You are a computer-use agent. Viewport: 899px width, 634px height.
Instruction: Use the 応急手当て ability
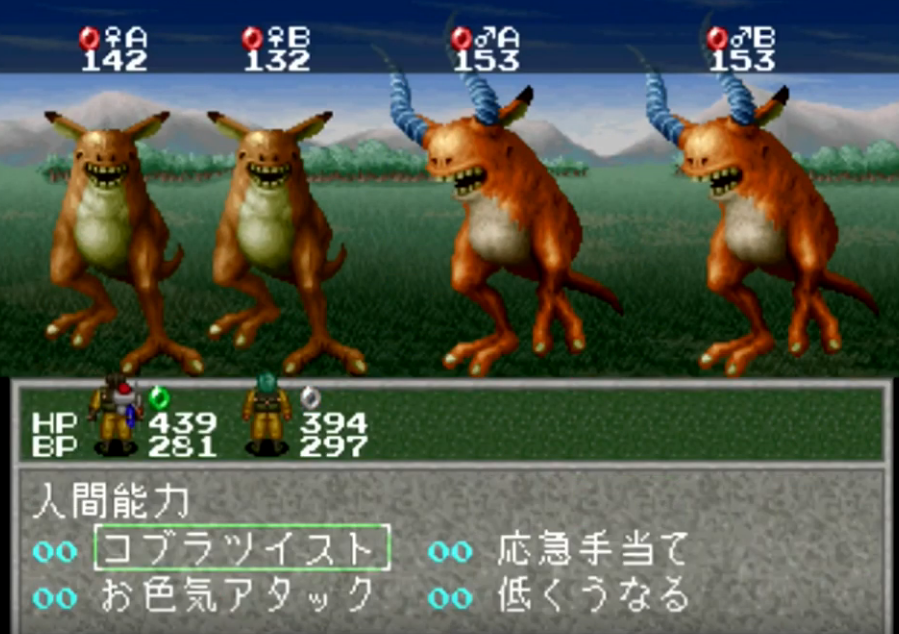[593, 549]
